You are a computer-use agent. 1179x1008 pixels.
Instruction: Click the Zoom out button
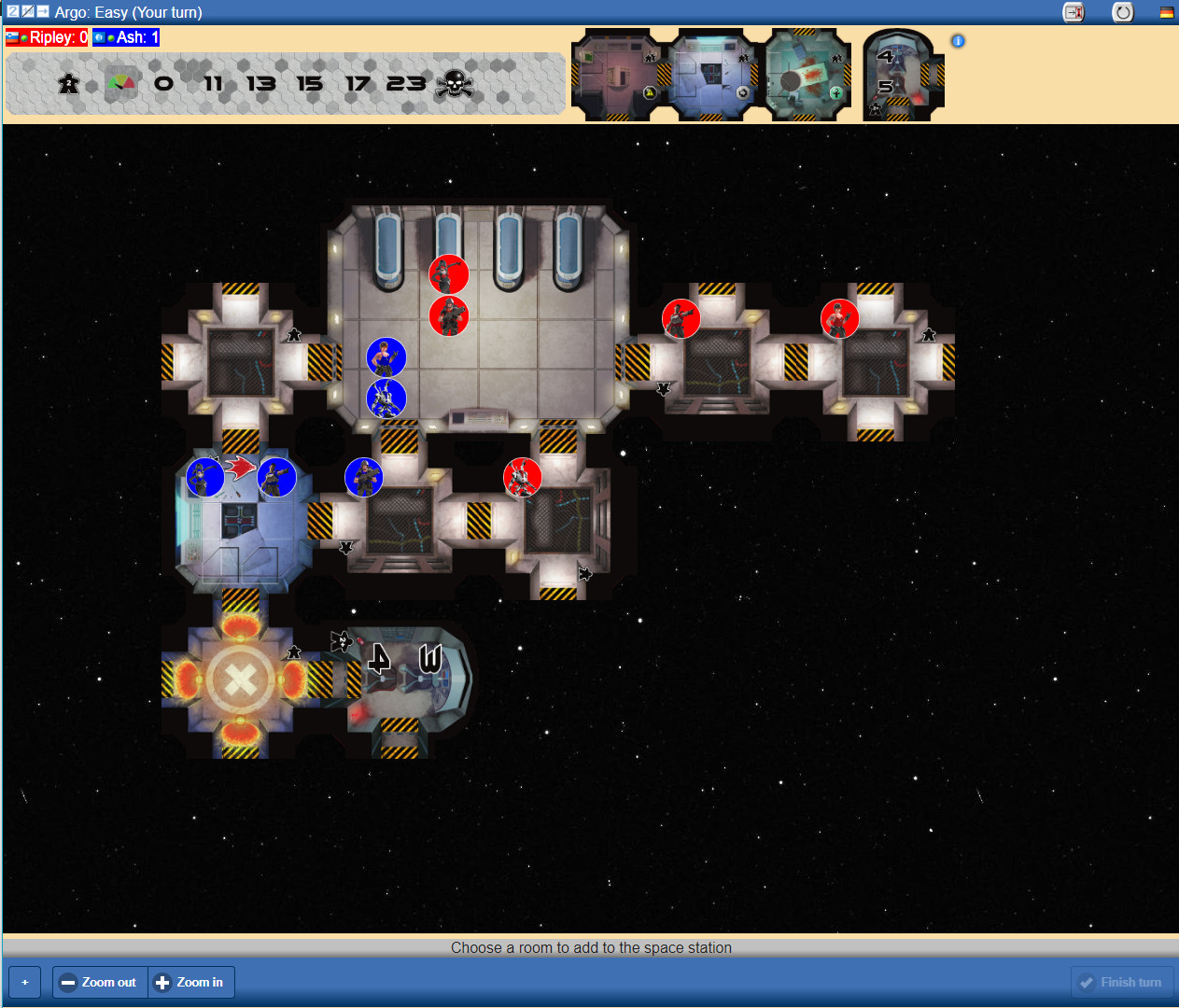click(100, 982)
